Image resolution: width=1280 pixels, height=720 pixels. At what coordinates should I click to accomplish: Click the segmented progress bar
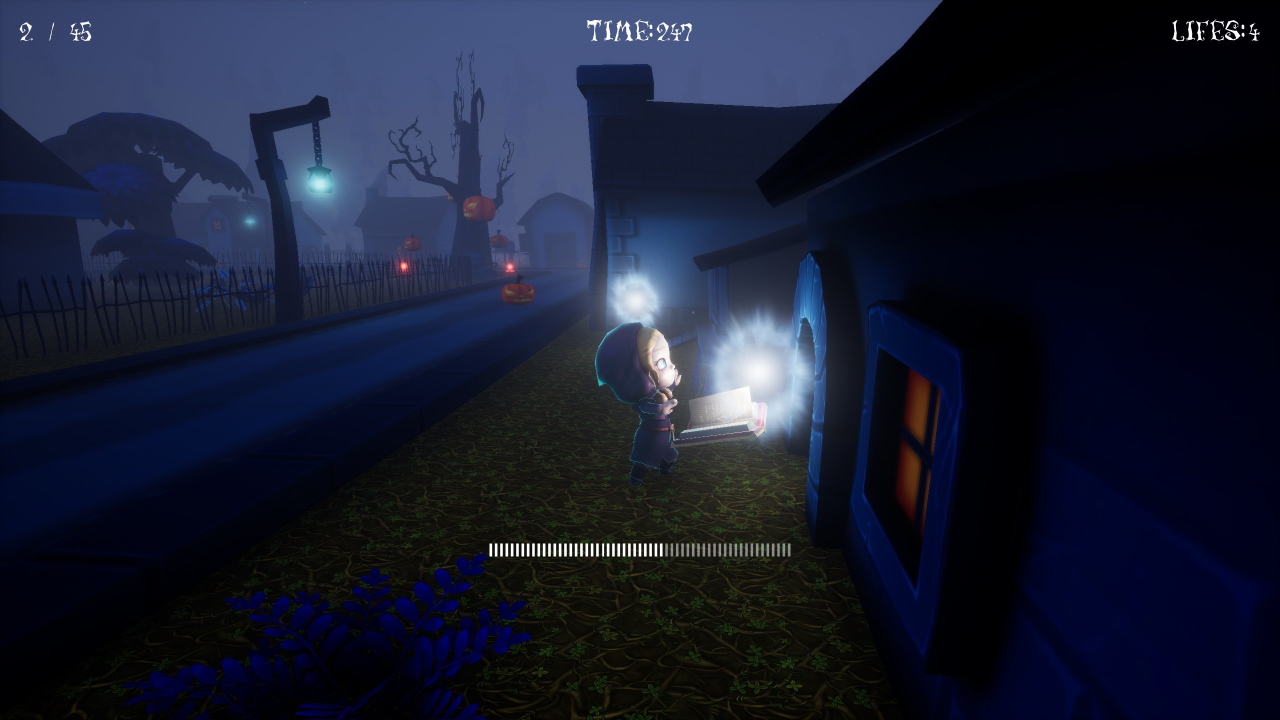click(x=639, y=549)
